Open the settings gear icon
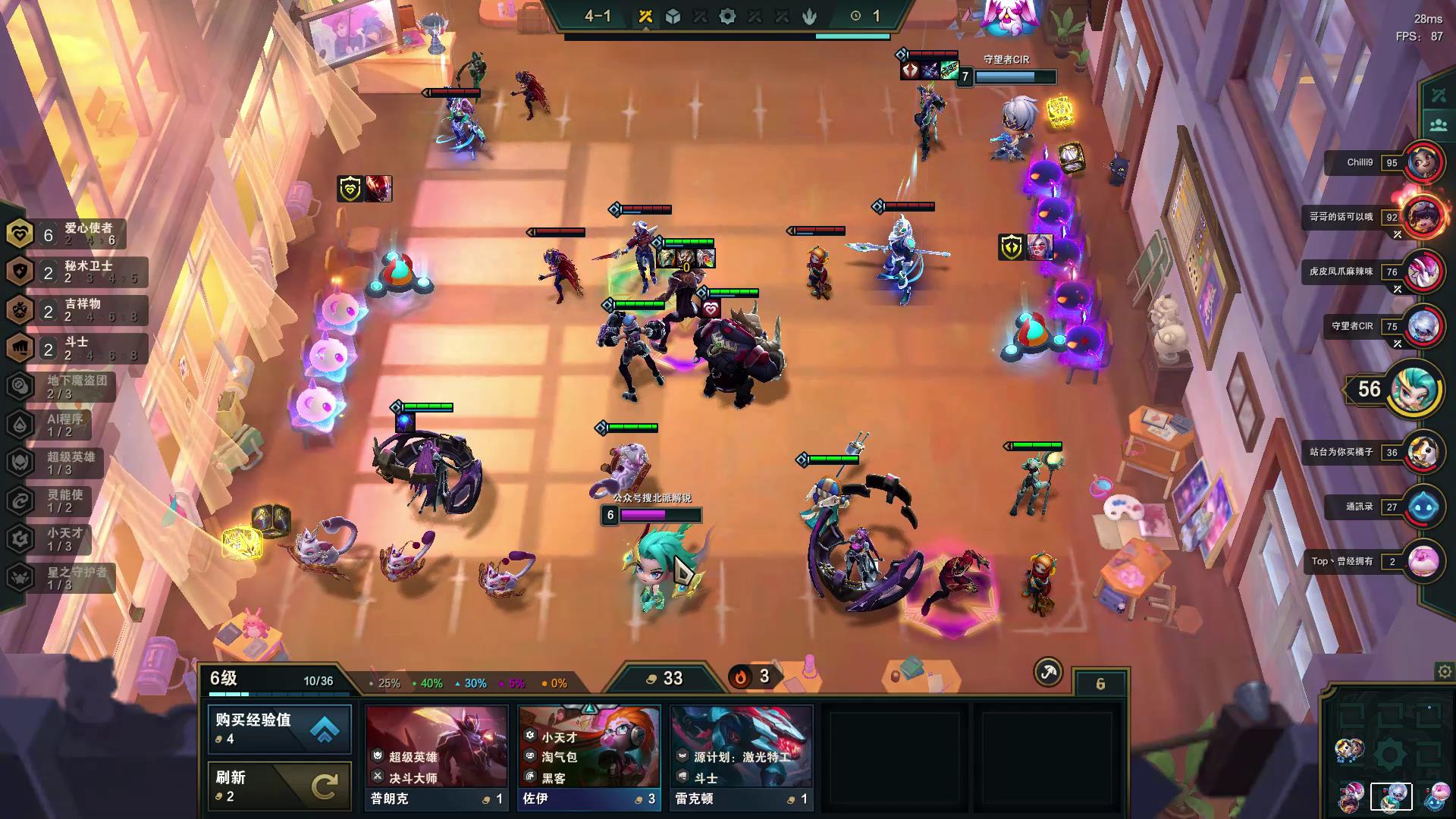Image resolution: width=1456 pixels, height=819 pixels. (1444, 672)
